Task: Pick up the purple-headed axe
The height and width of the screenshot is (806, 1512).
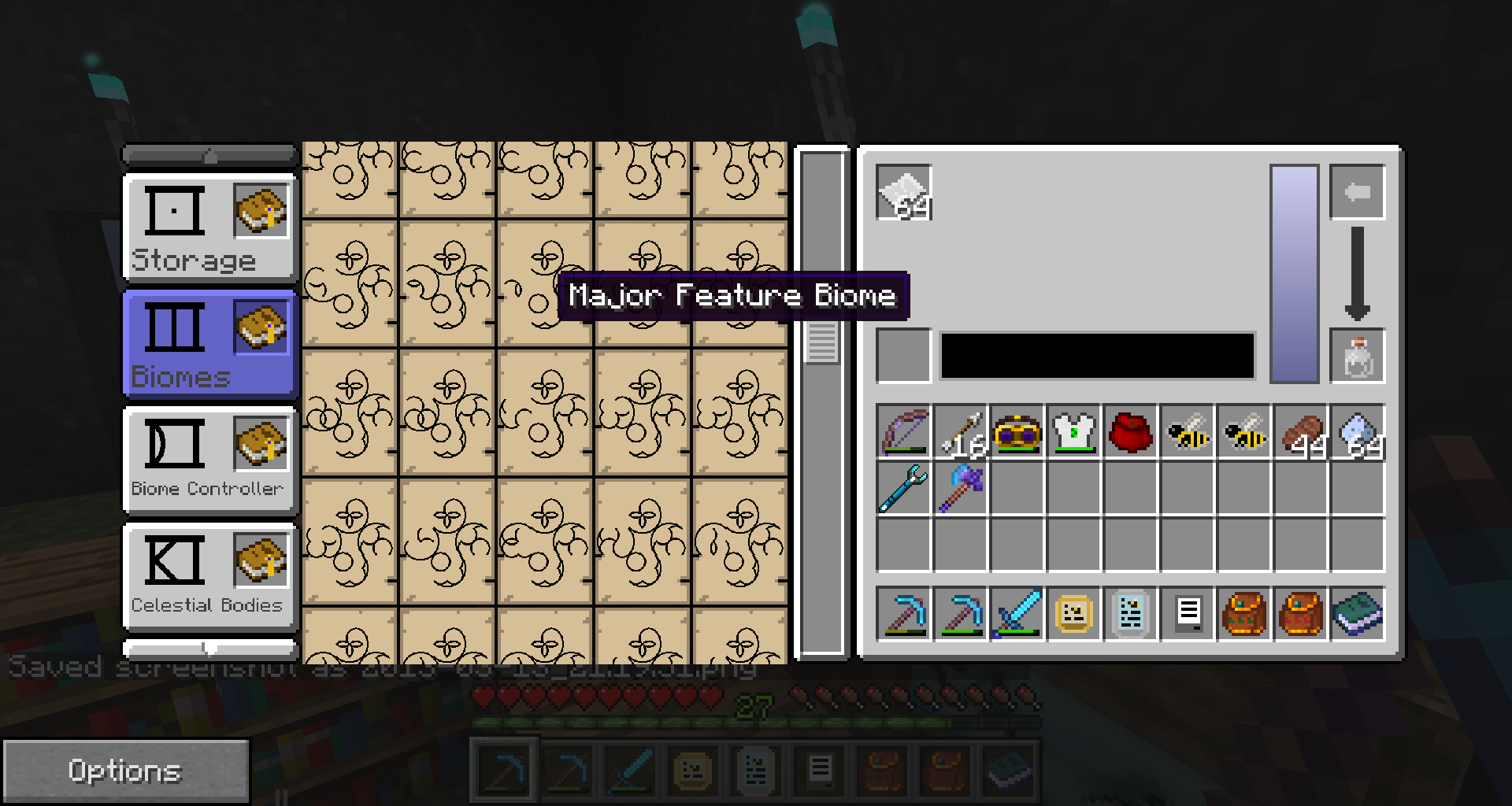Action: coord(961,488)
